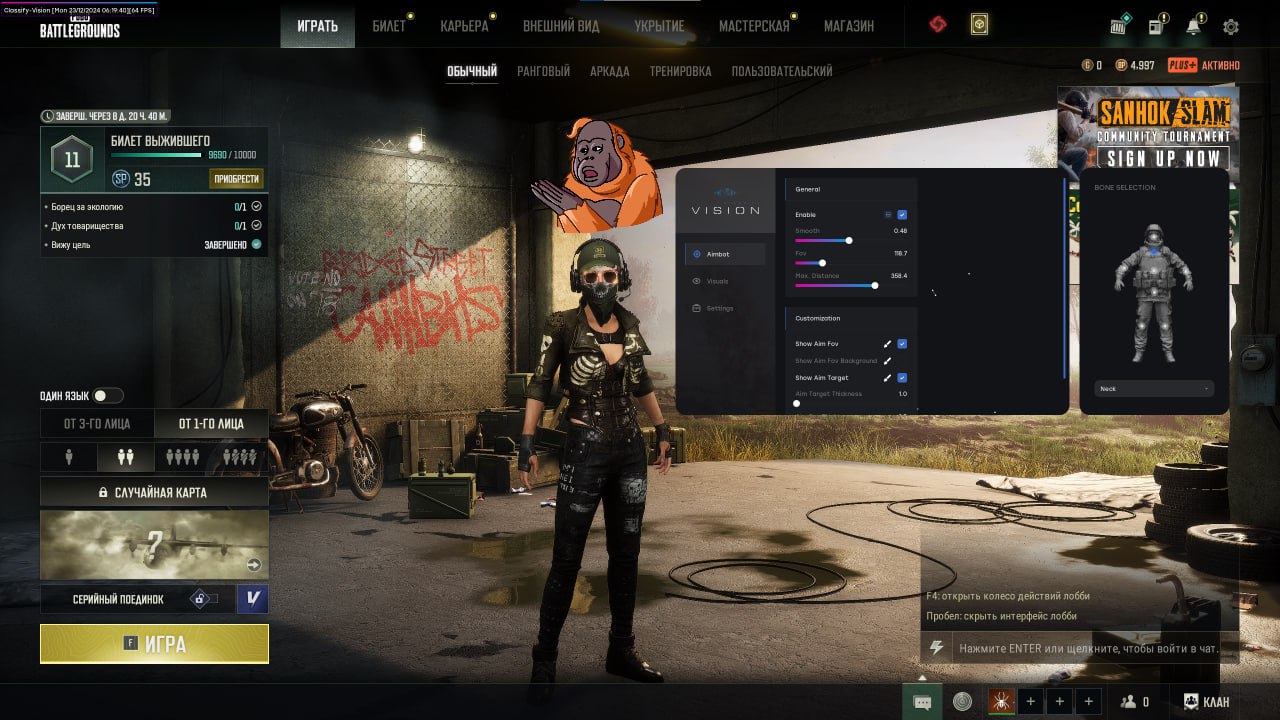The width and height of the screenshot is (1280, 720).
Task: Select the РАНГОВЫЙ game mode
Action: 543,71
